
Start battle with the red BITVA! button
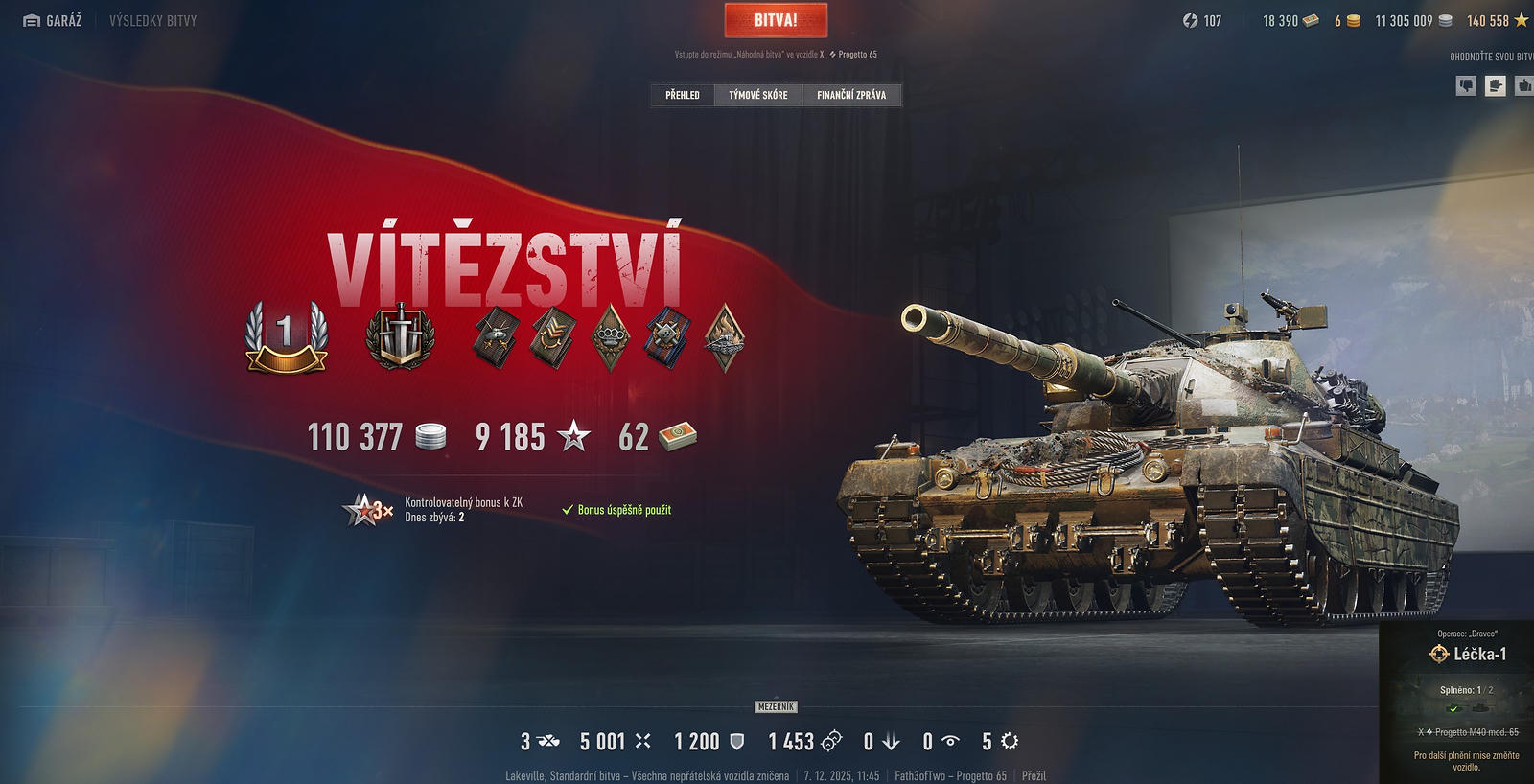pos(776,20)
